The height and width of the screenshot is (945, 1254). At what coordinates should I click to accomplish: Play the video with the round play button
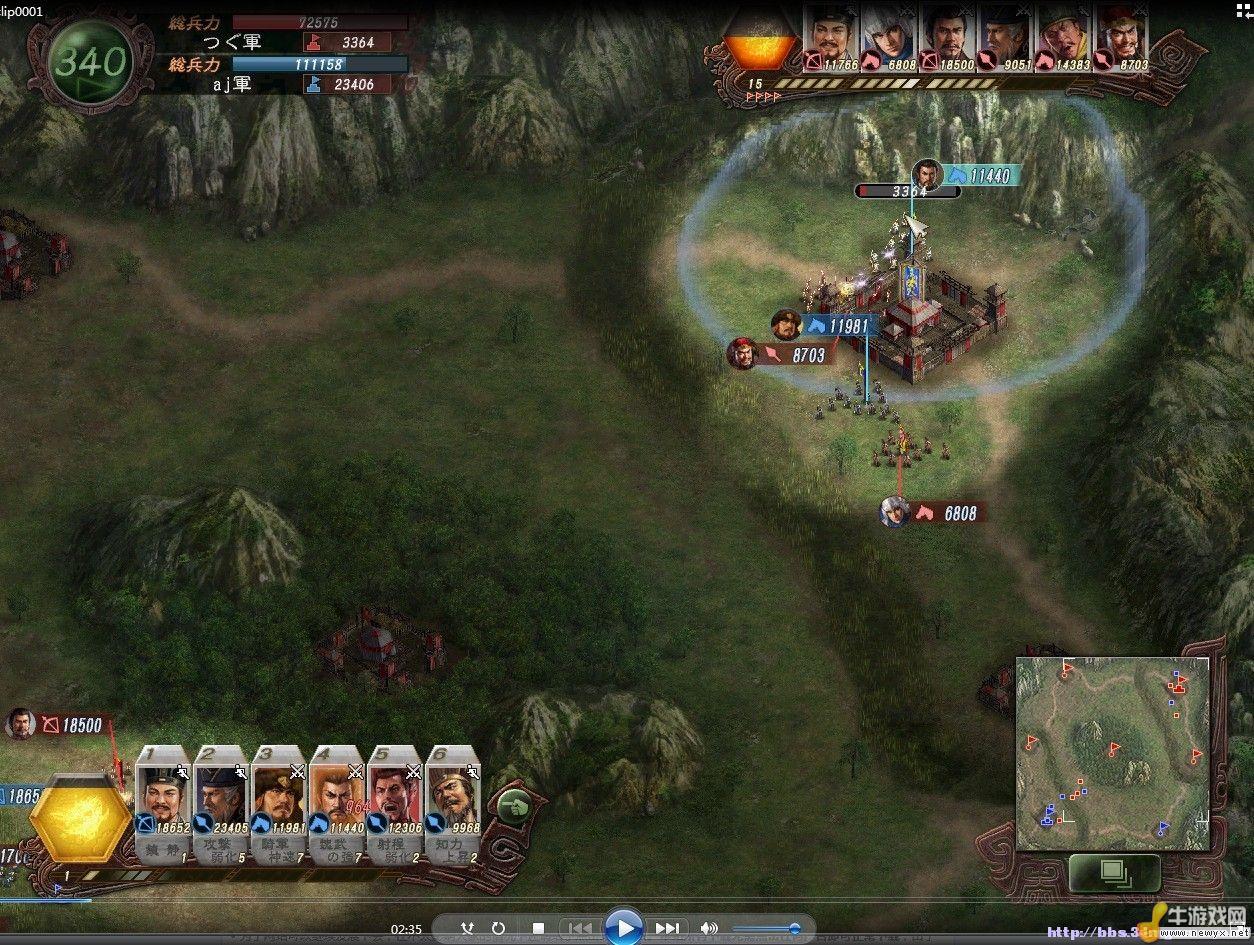(x=624, y=928)
